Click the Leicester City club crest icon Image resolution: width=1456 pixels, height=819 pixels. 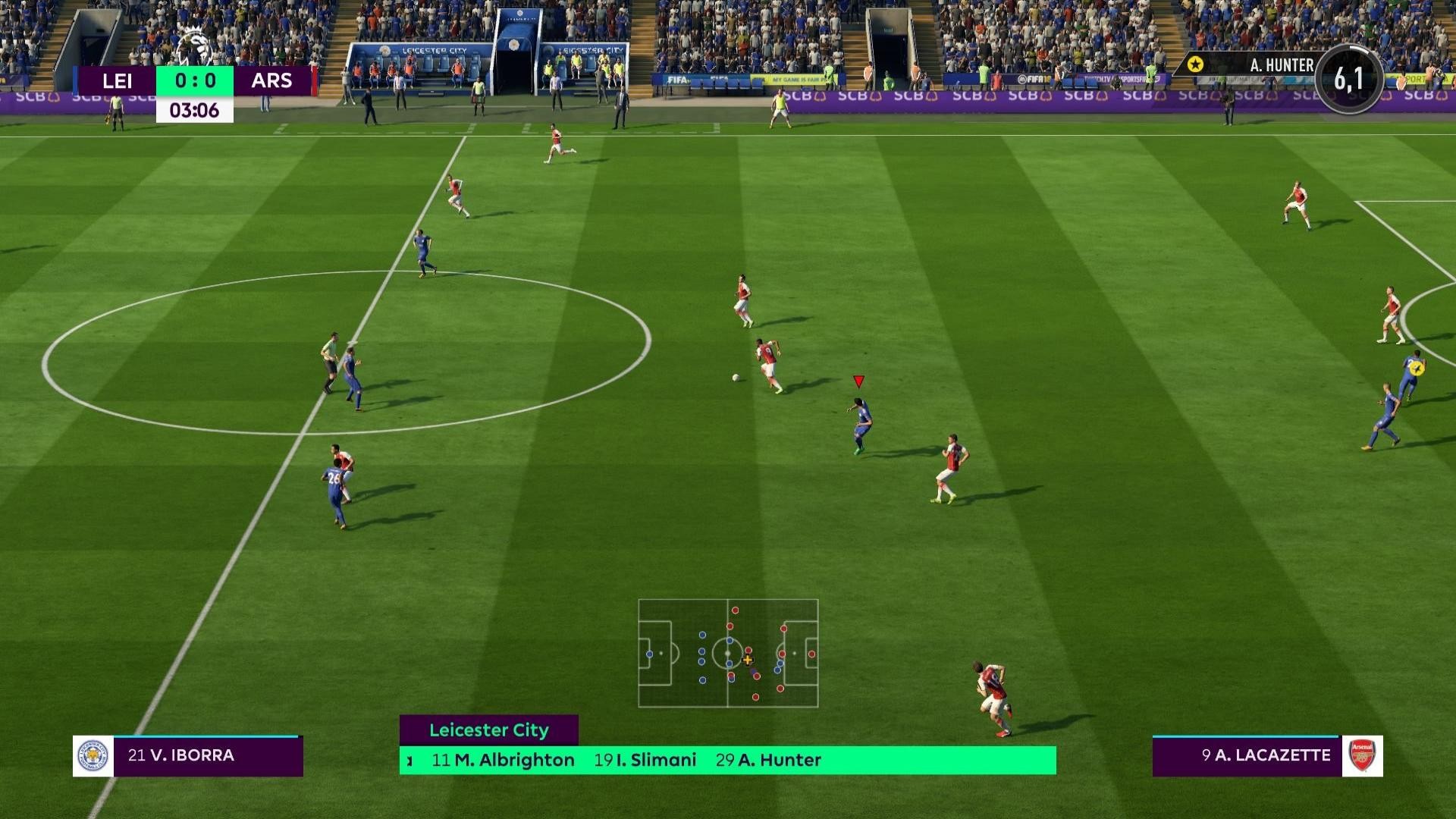point(93,756)
